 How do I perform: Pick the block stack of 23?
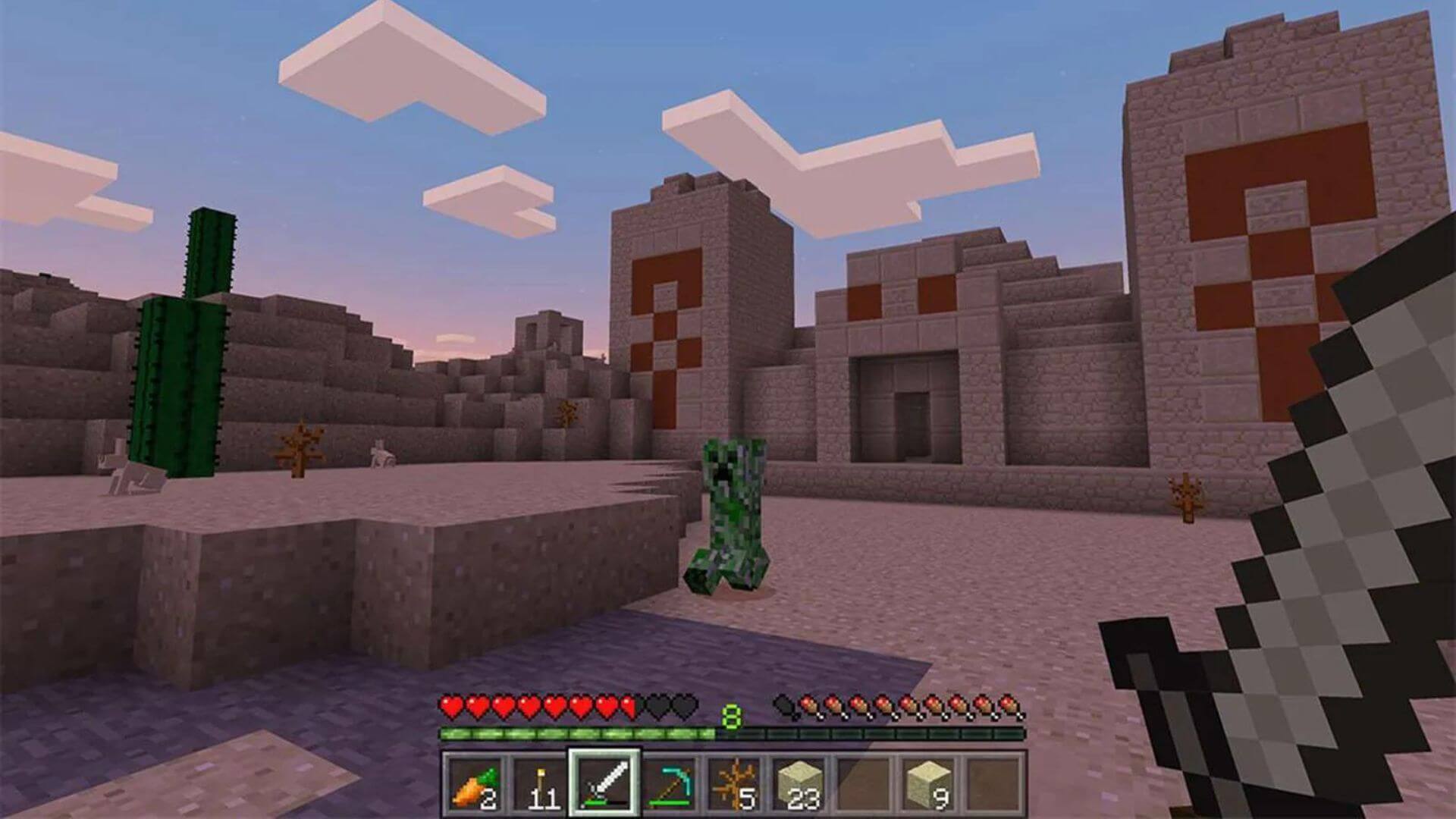point(799,783)
